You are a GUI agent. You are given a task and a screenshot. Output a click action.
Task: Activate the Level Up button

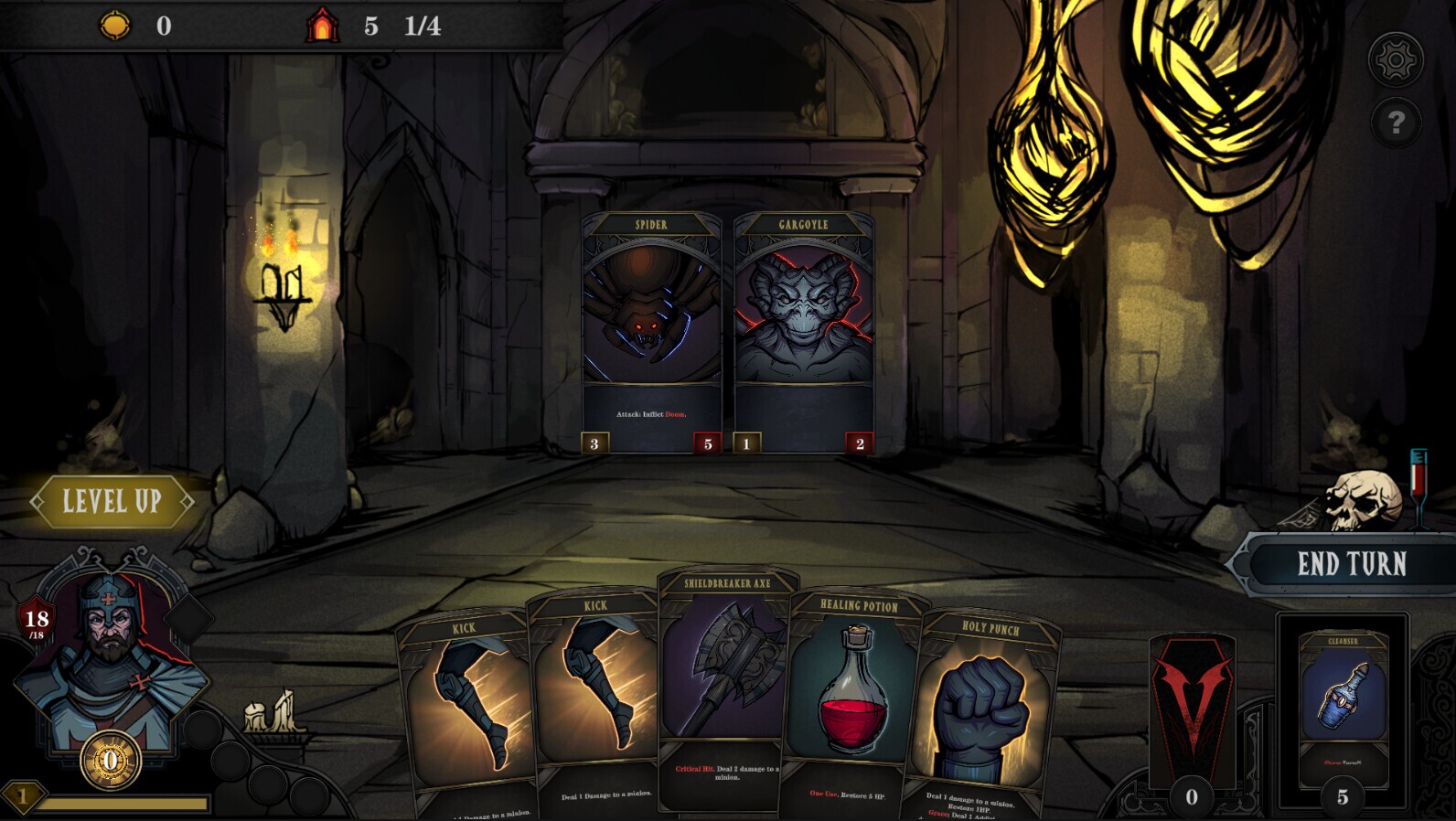point(112,501)
